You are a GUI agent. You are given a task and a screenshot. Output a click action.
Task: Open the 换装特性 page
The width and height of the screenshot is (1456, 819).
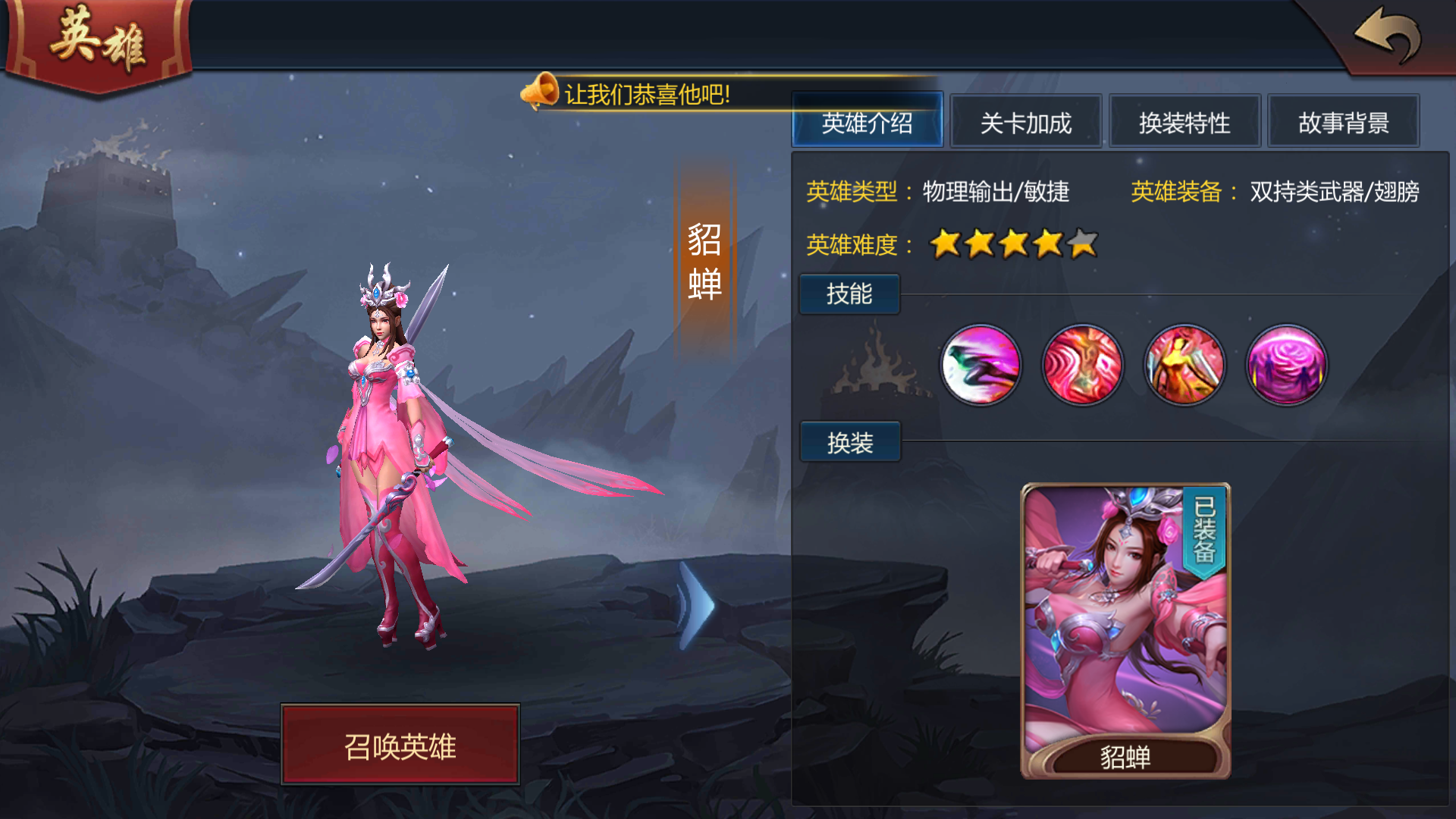coord(1185,121)
